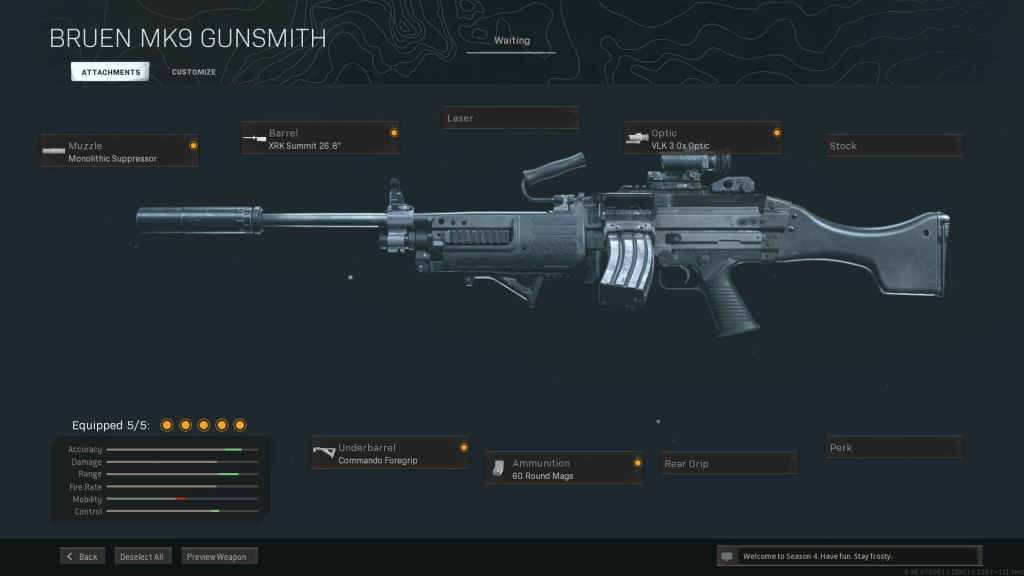Click the Preview Weapon button

click(218, 556)
